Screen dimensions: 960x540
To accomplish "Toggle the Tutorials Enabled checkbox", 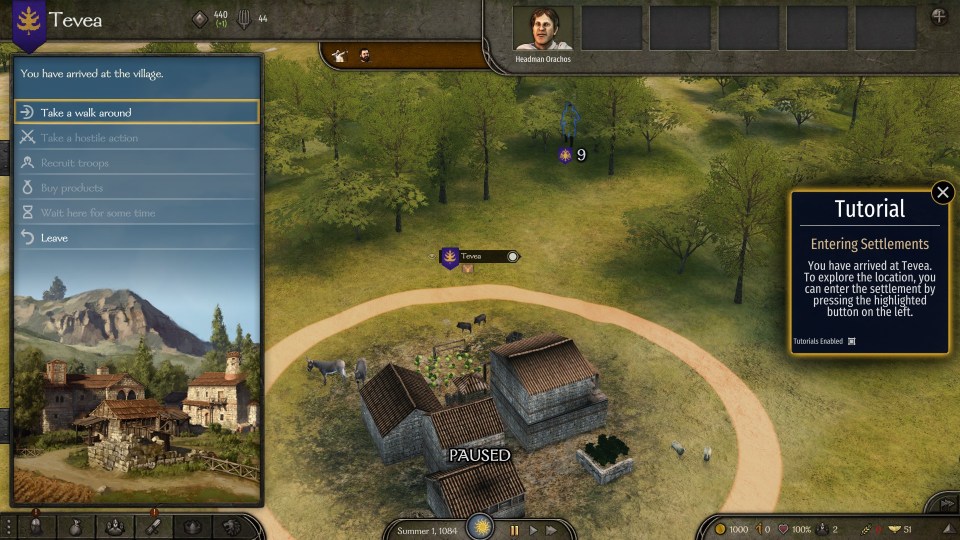I will point(852,341).
